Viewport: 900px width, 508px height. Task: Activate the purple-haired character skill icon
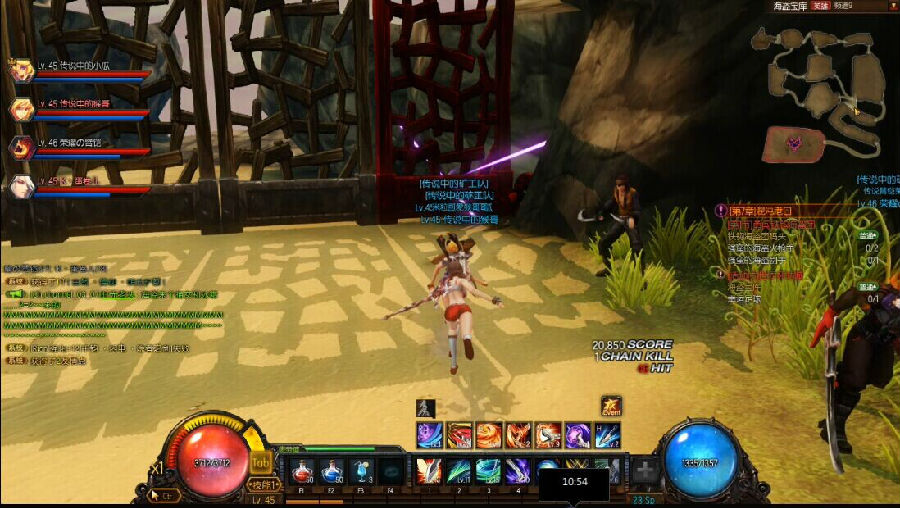[x=578, y=435]
